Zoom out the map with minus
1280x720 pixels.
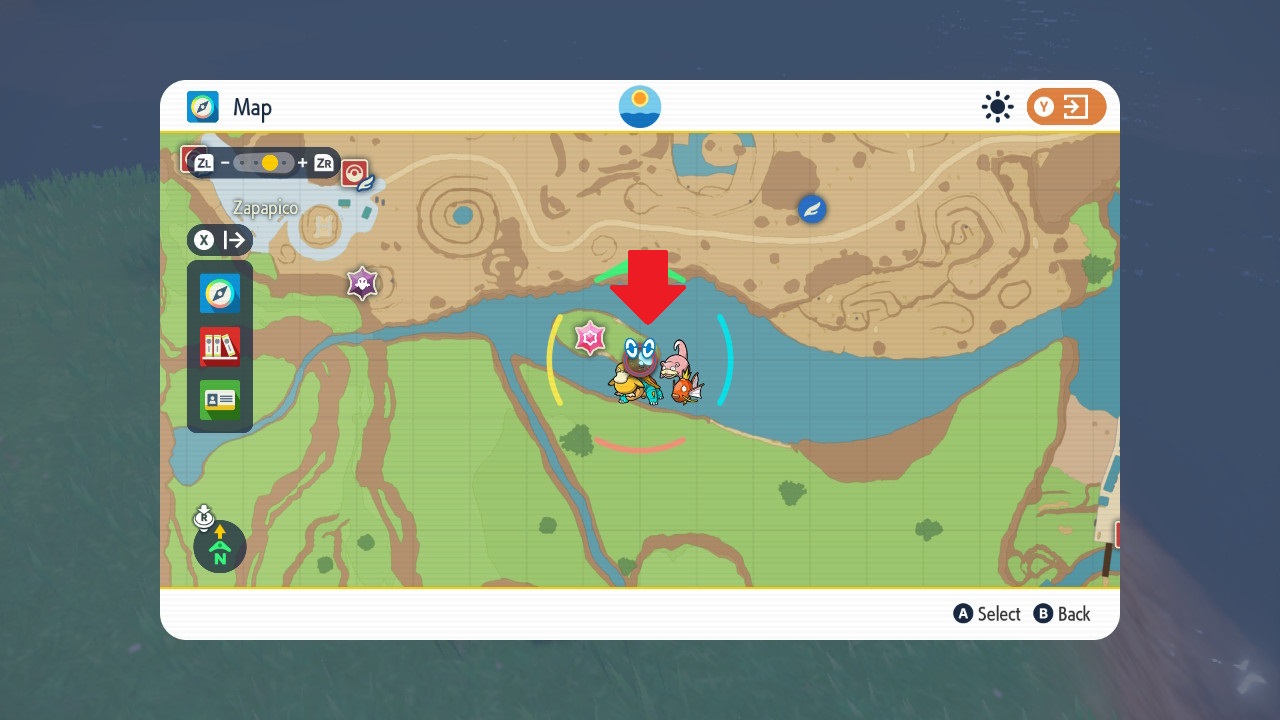click(x=226, y=162)
